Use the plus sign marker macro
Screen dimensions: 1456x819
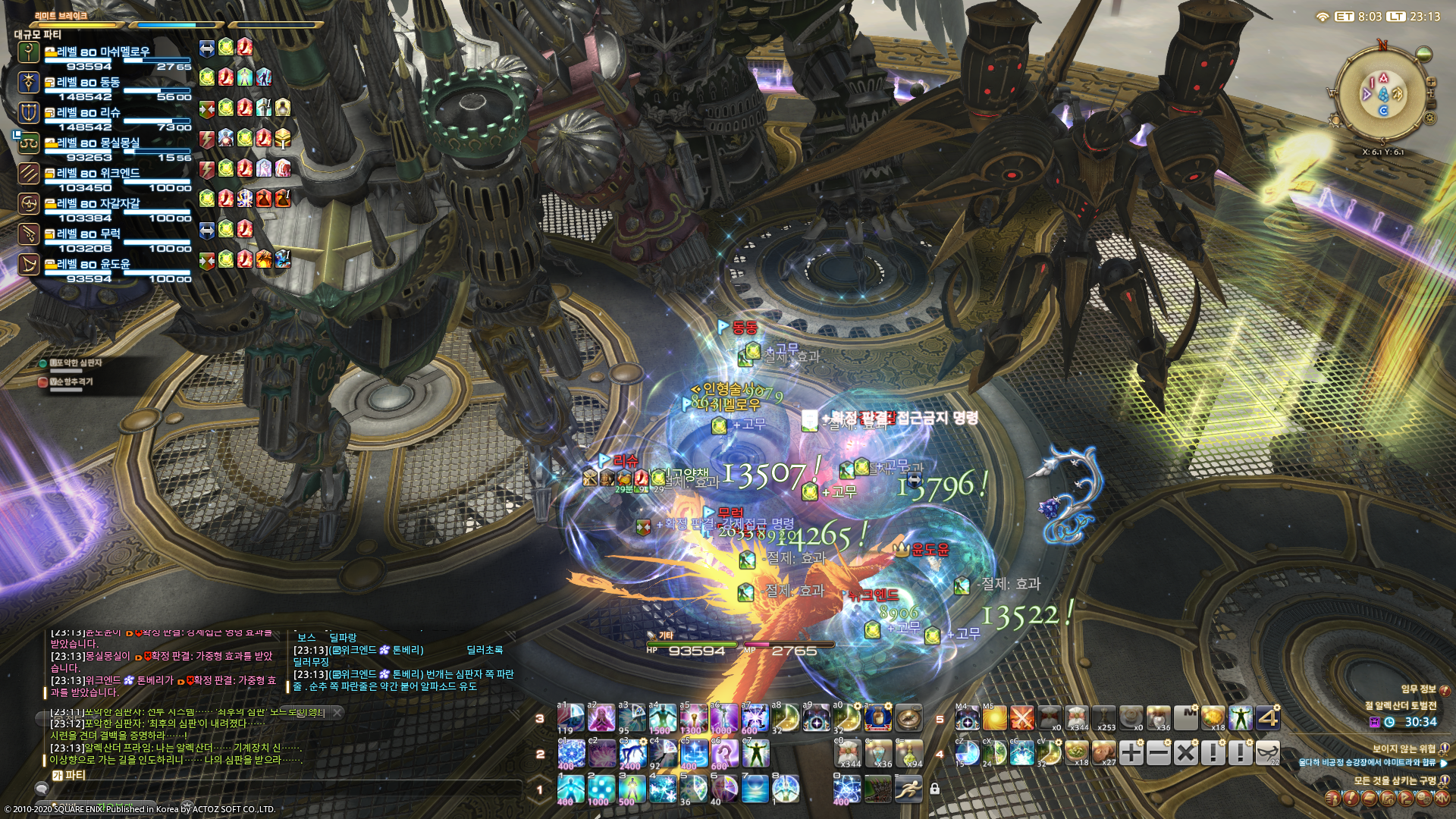tap(1131, 753)
